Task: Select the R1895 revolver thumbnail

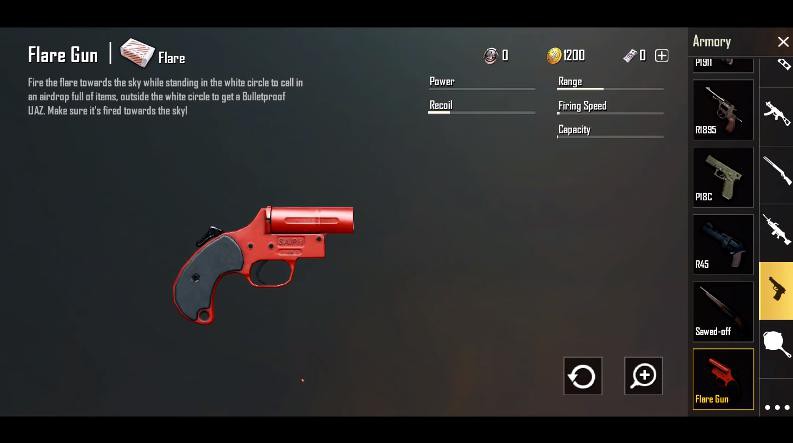Action: 723,109
